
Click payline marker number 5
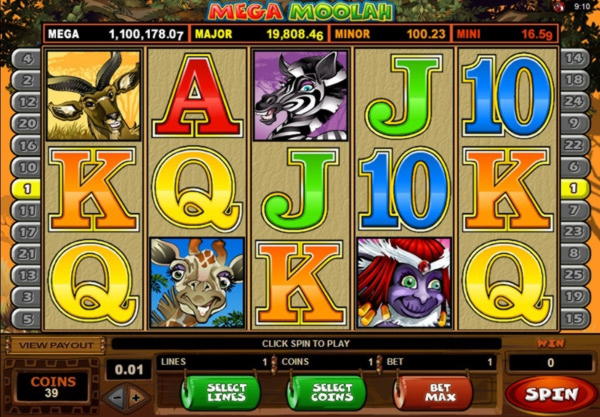click(x=24, y=319)
